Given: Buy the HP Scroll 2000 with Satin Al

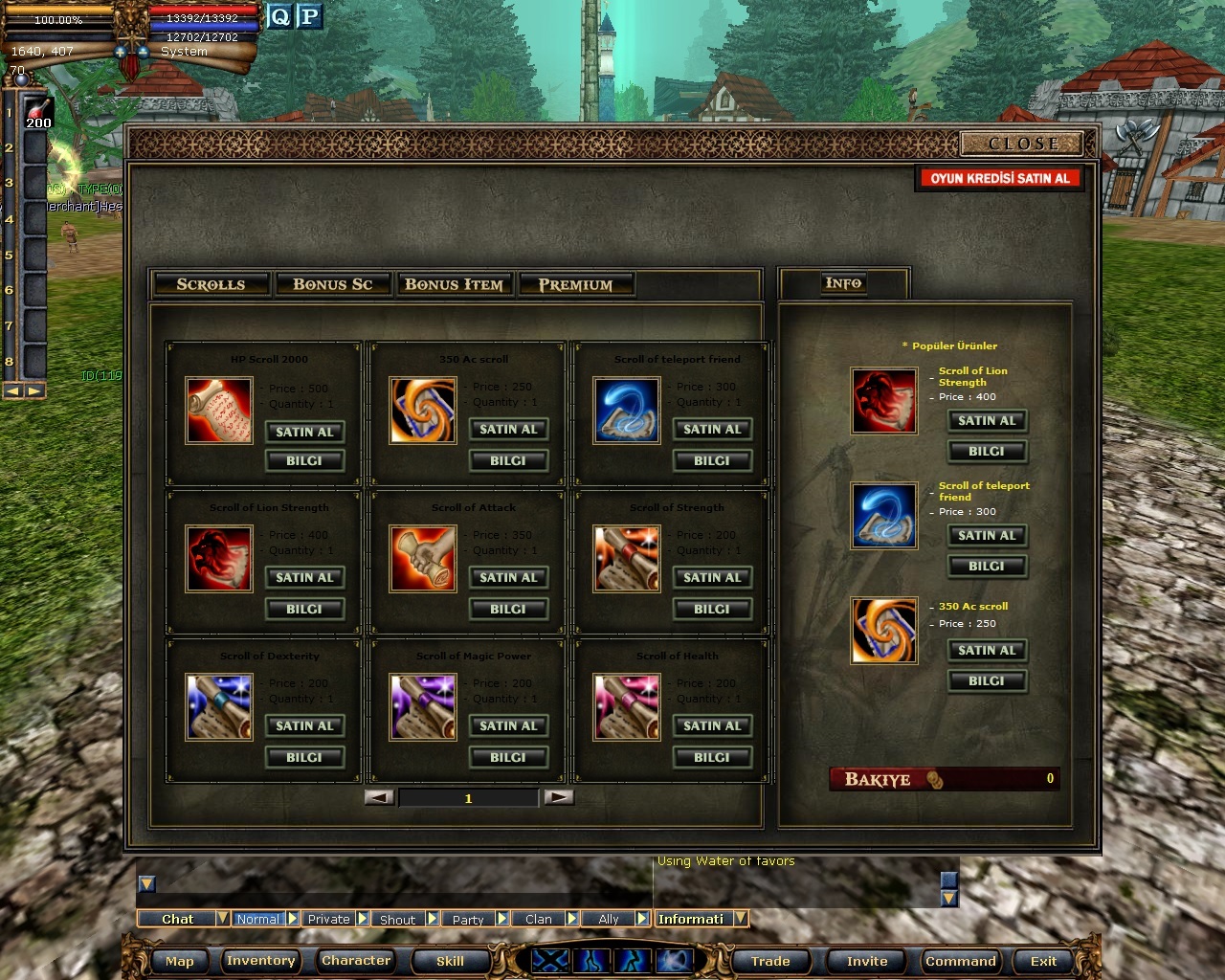Looking at the screenshot, I should [304, 432].
